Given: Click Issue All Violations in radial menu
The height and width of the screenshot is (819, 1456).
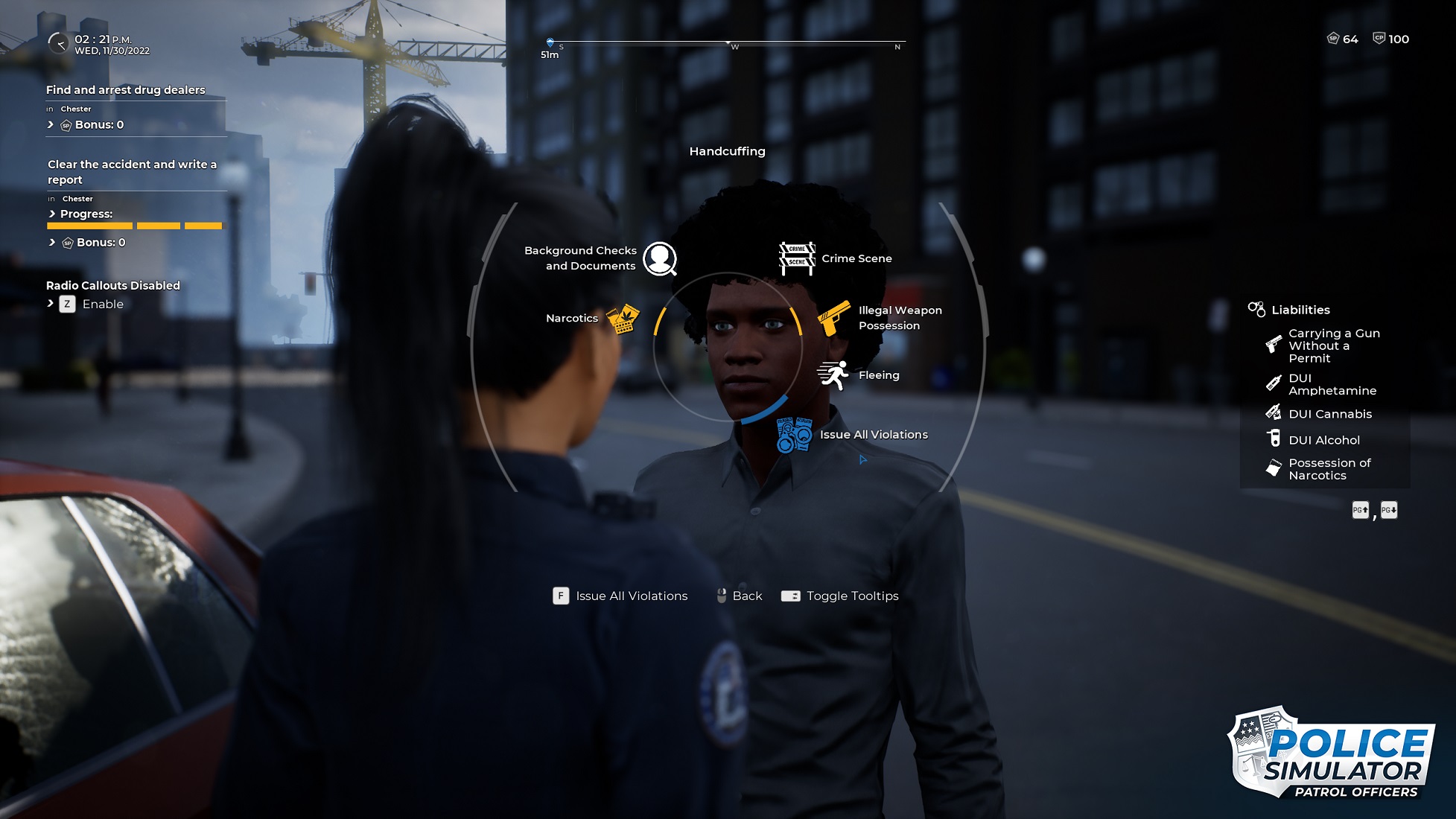Looking at the screenshot, I should (794, 435).
